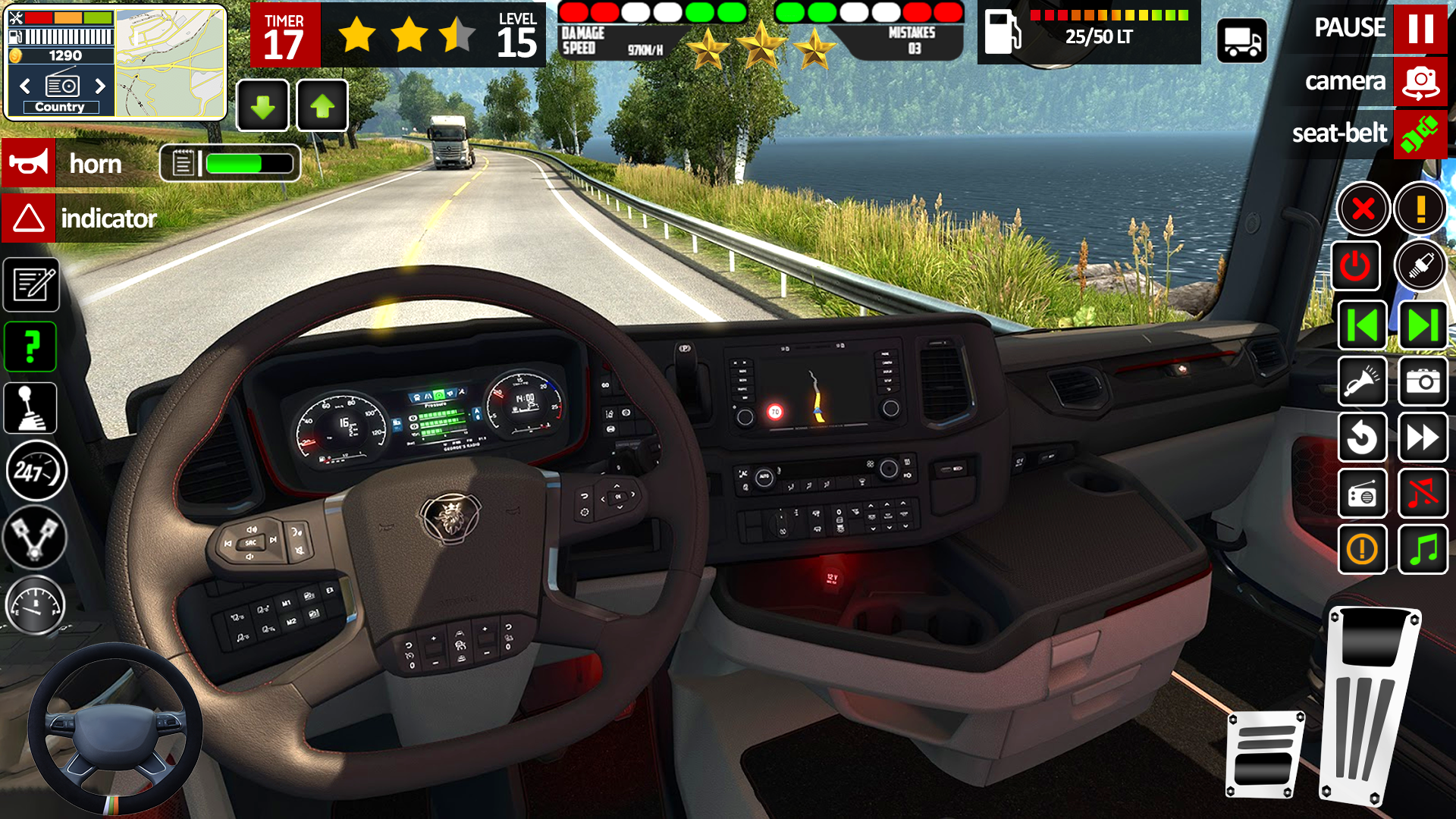Pause the game with the PAUSE button
1456x819 pixels.
[x=1420, y=29]
